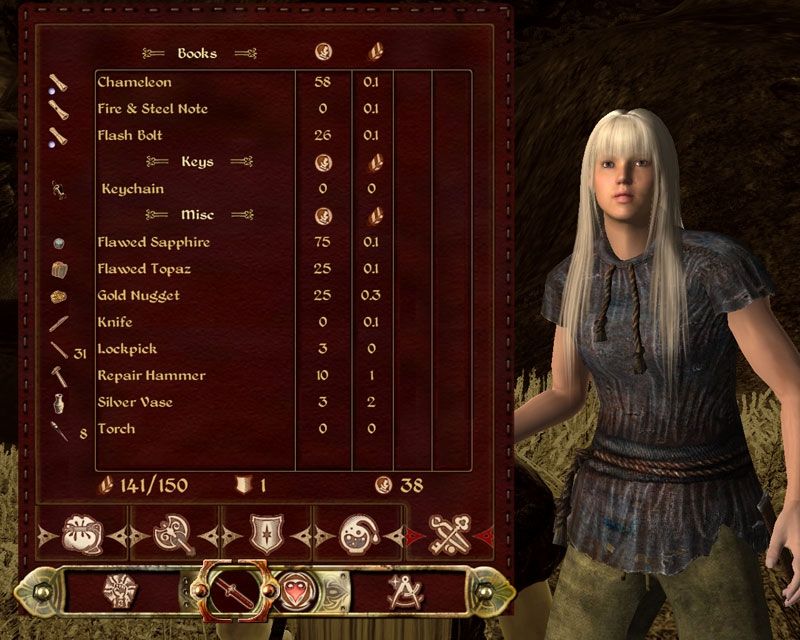Show the alchemy potion flask tab
Screen dimensions: 800x640
click(x=356, y=533)
